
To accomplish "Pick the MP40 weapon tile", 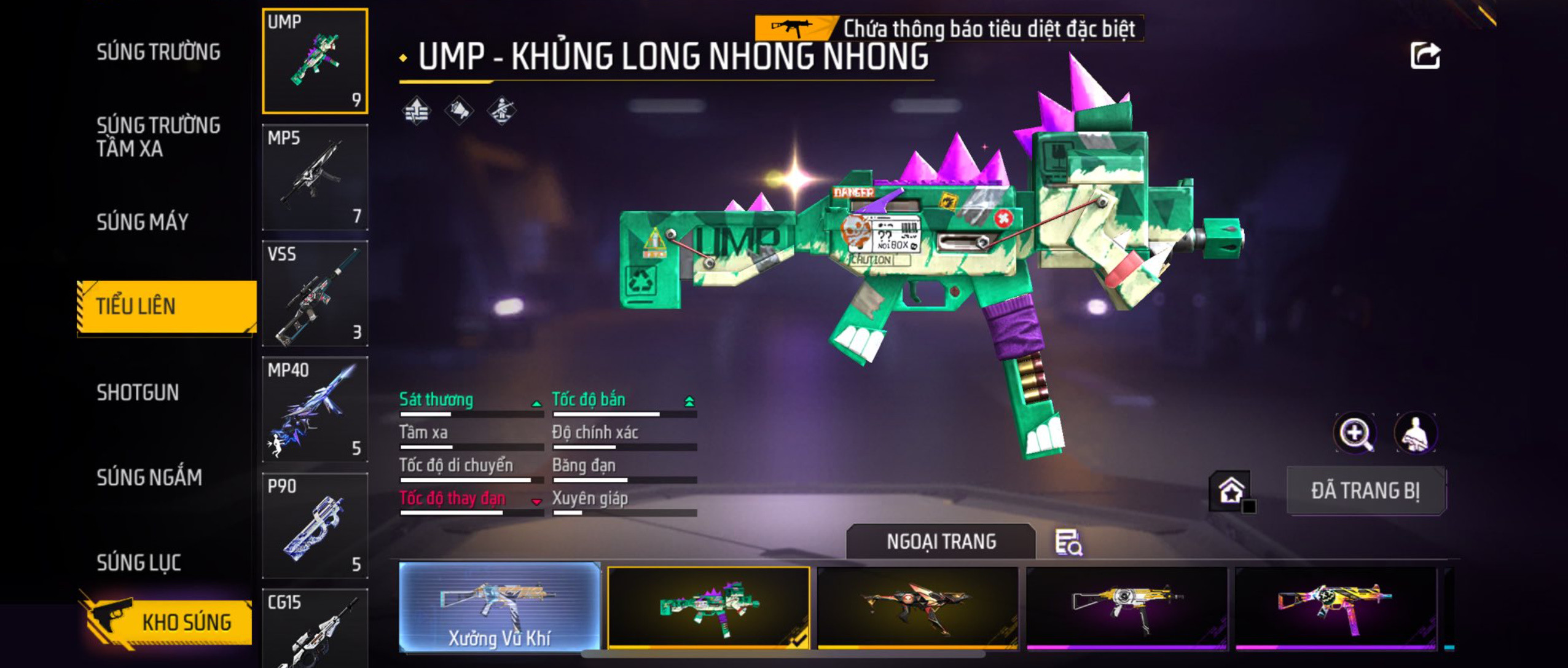I will [x=315, y=409].
